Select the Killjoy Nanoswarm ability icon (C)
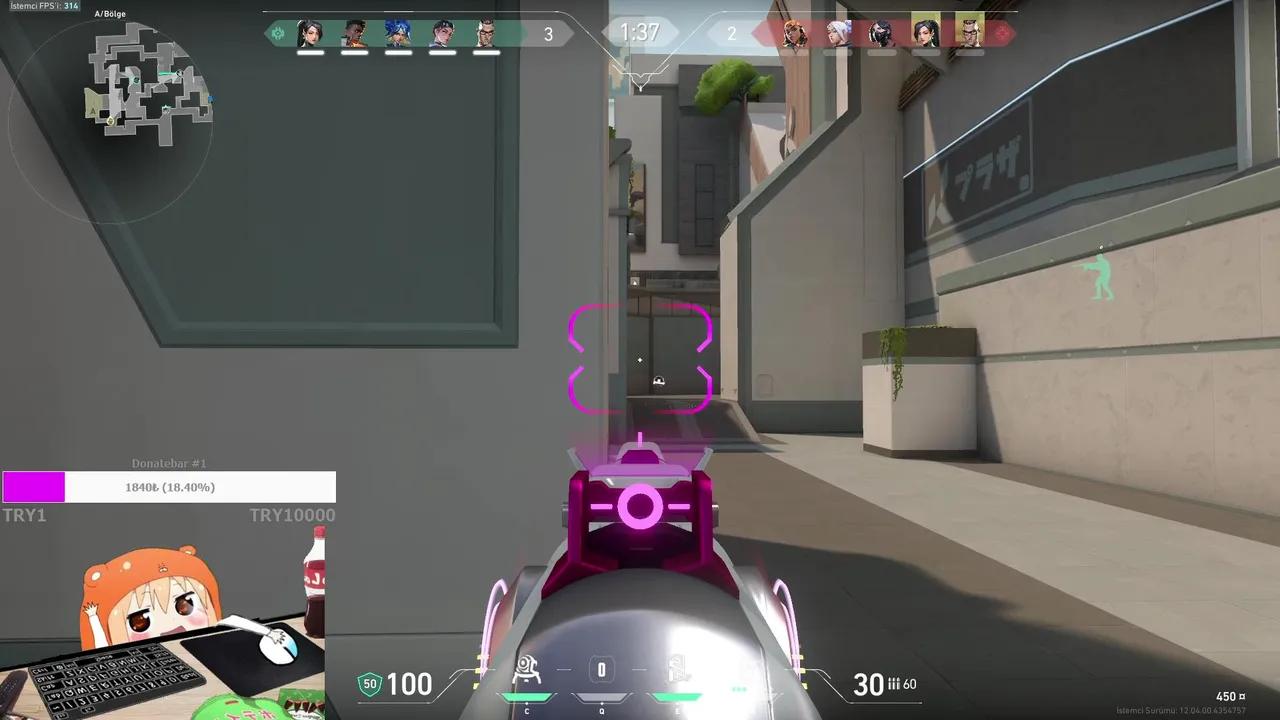This screenshot has width=1280, height=720. [528, 671]
